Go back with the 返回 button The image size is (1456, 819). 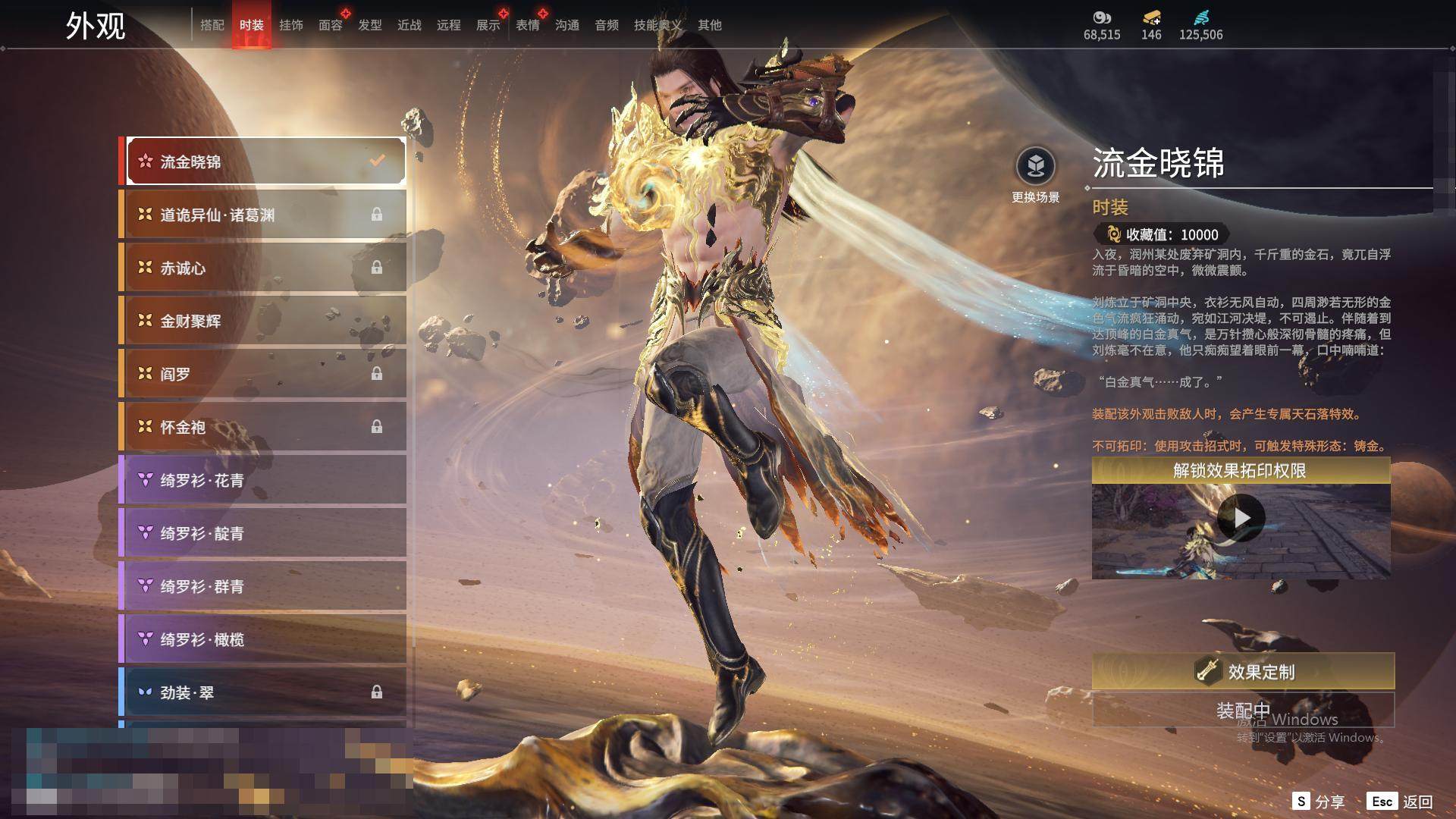(x=1400, y=802)
